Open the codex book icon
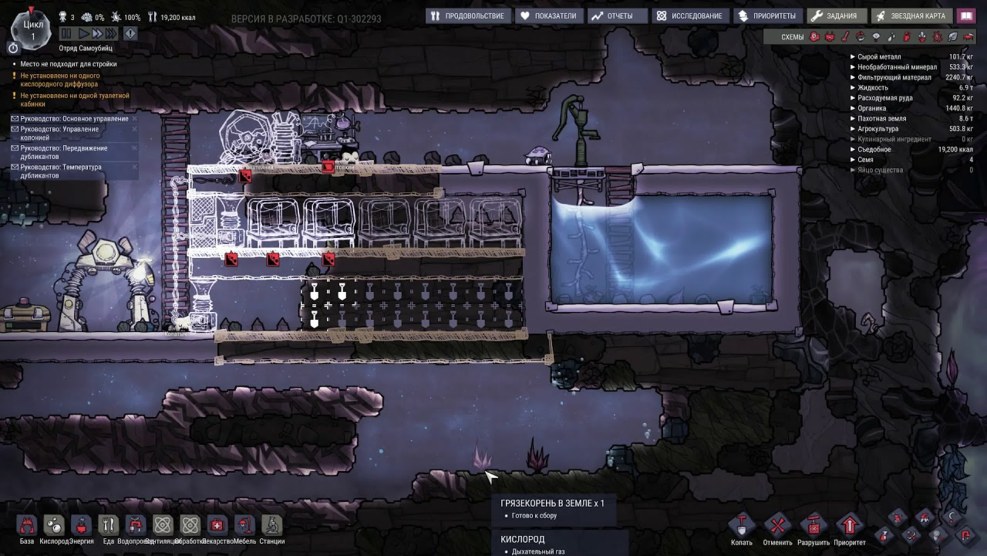987x556 pixels. 965,16
